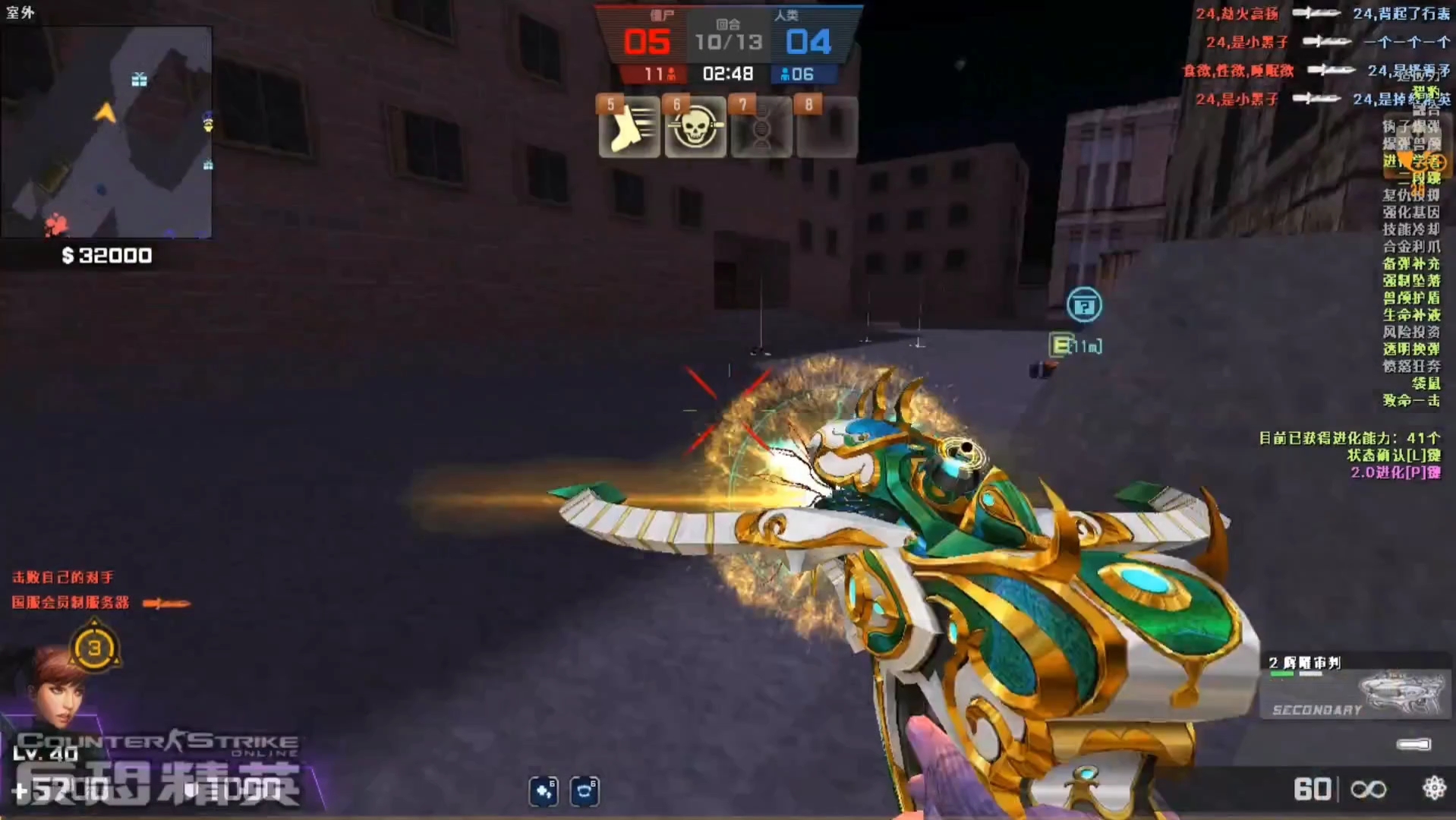The width and height of the screenshot is (1456, 820).
Task: Click the gift box marker on the minimap
Action: click(139, 79)
